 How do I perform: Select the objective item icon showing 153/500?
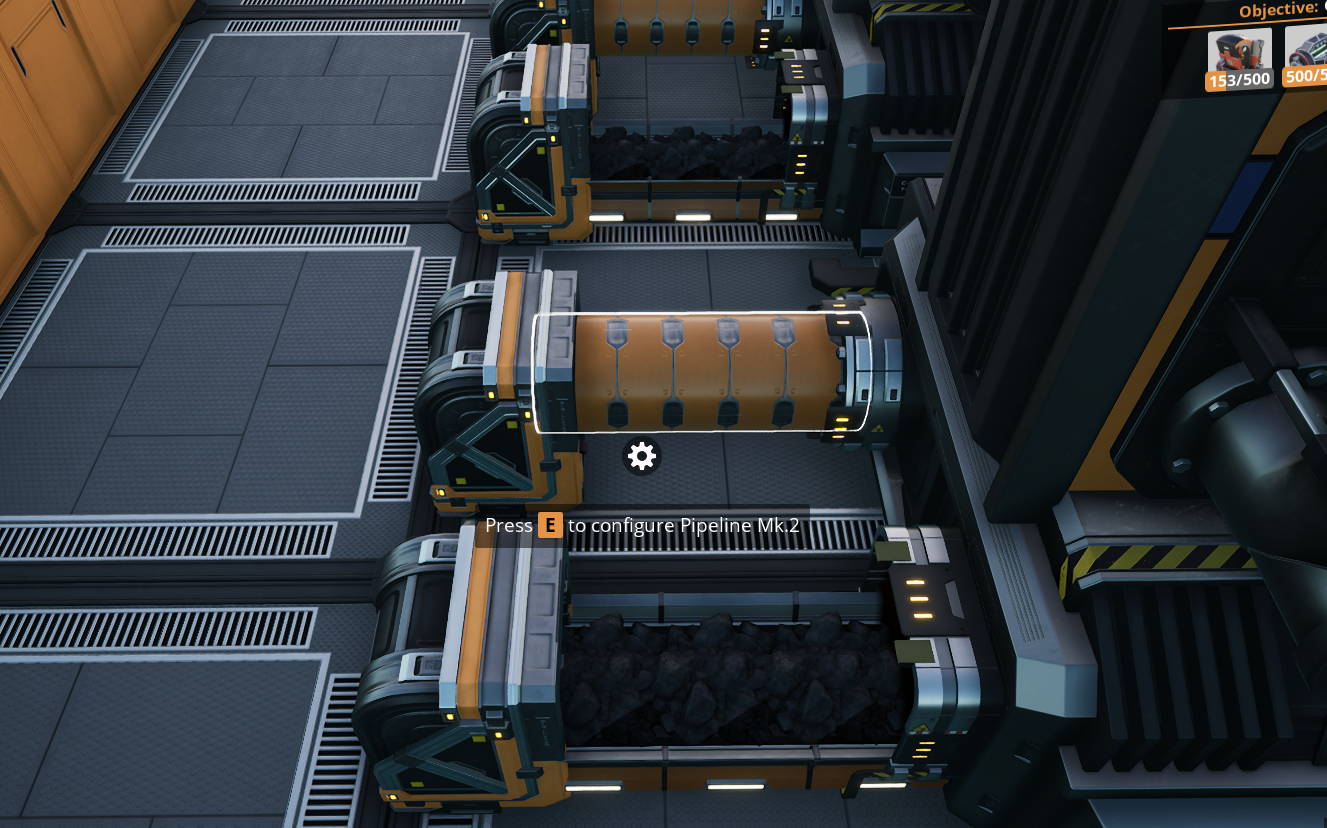(1239, 54)
